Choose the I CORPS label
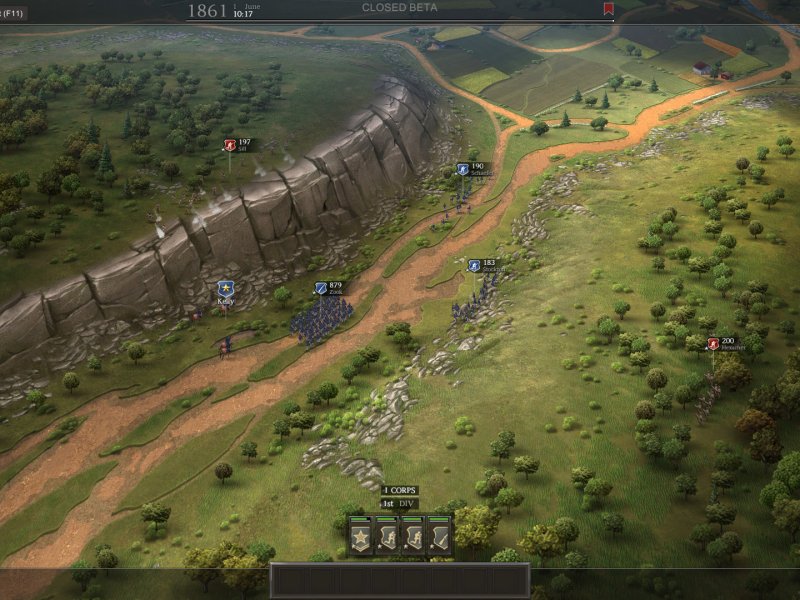This screenshot has width=800, height=600. click(399, 490)
